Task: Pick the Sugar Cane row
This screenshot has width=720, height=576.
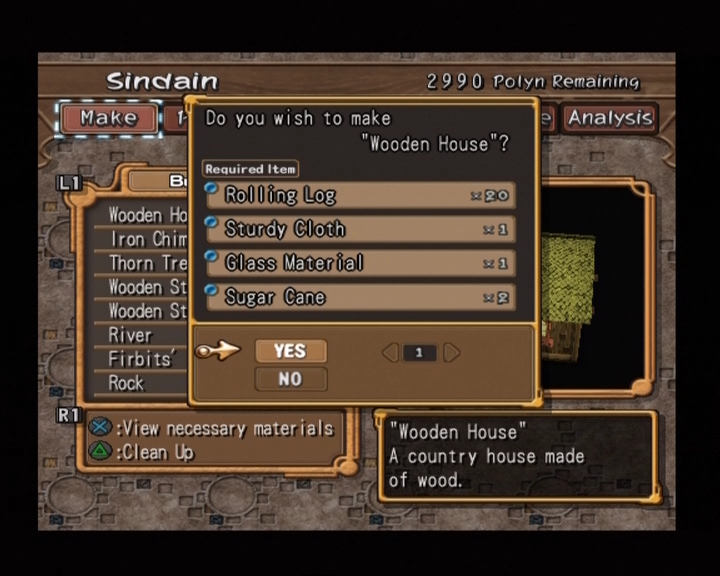Action: [360, 297]
